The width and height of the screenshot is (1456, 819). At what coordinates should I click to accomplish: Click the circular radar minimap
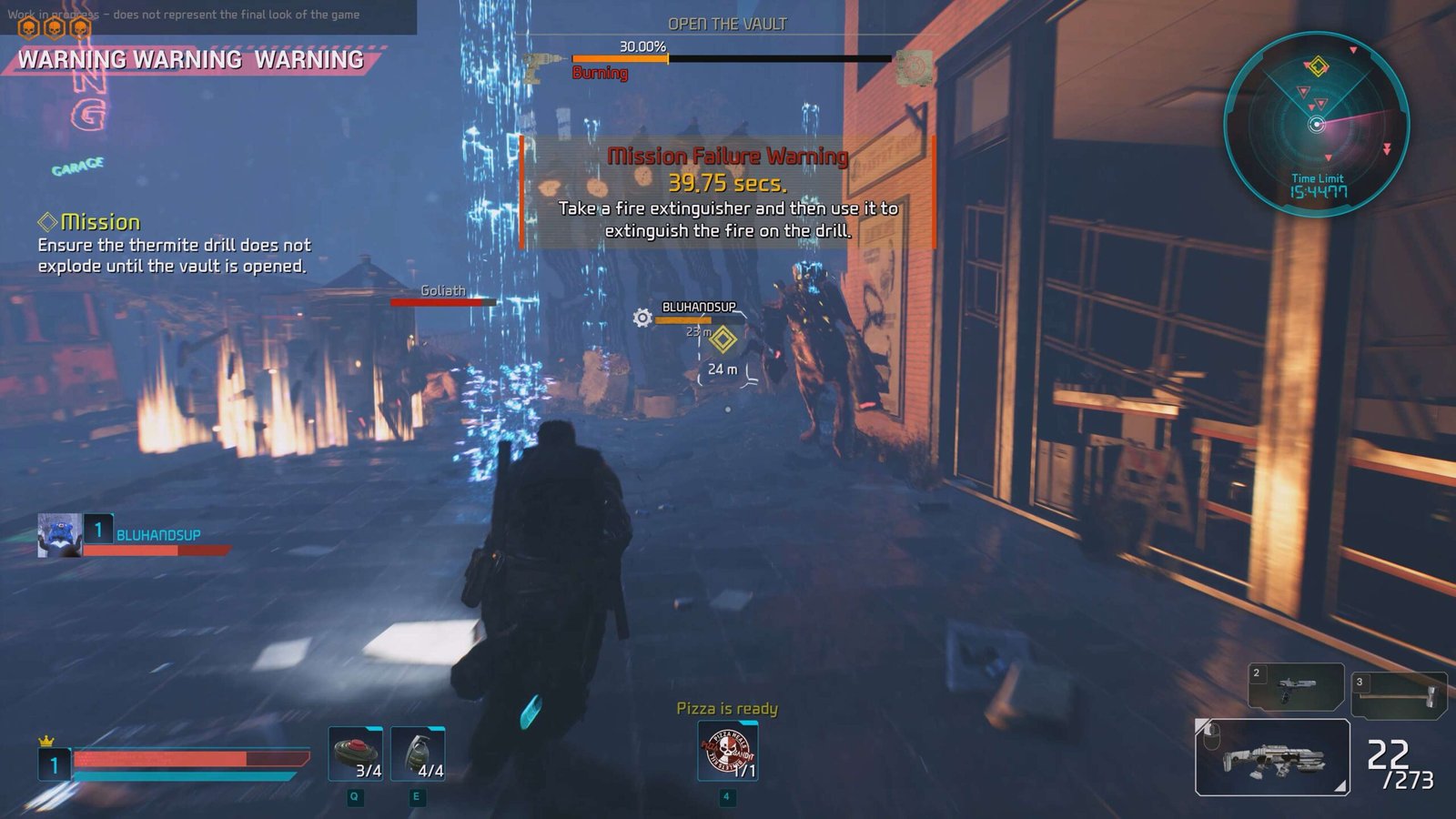pos(1316,124)
